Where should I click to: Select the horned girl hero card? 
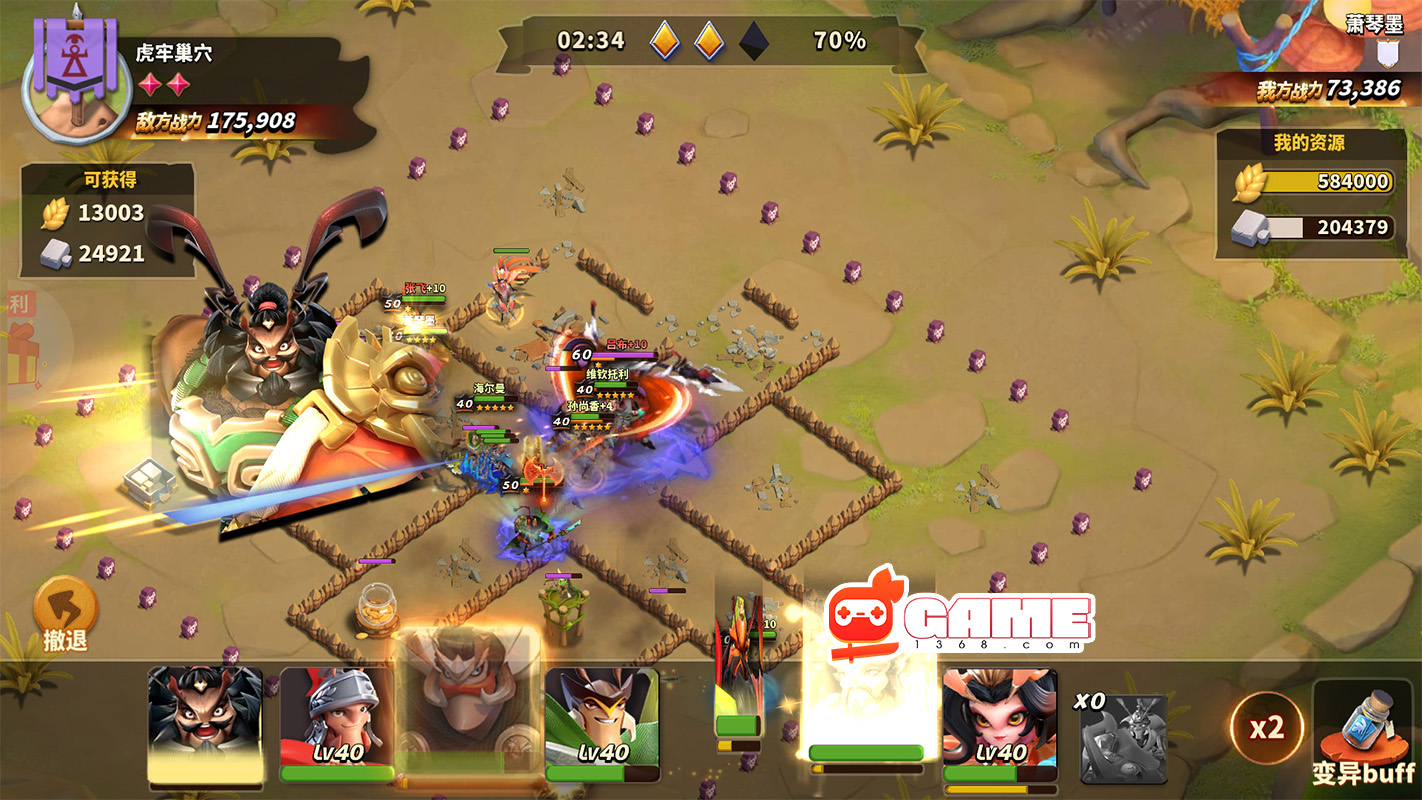tap(999, 724)
